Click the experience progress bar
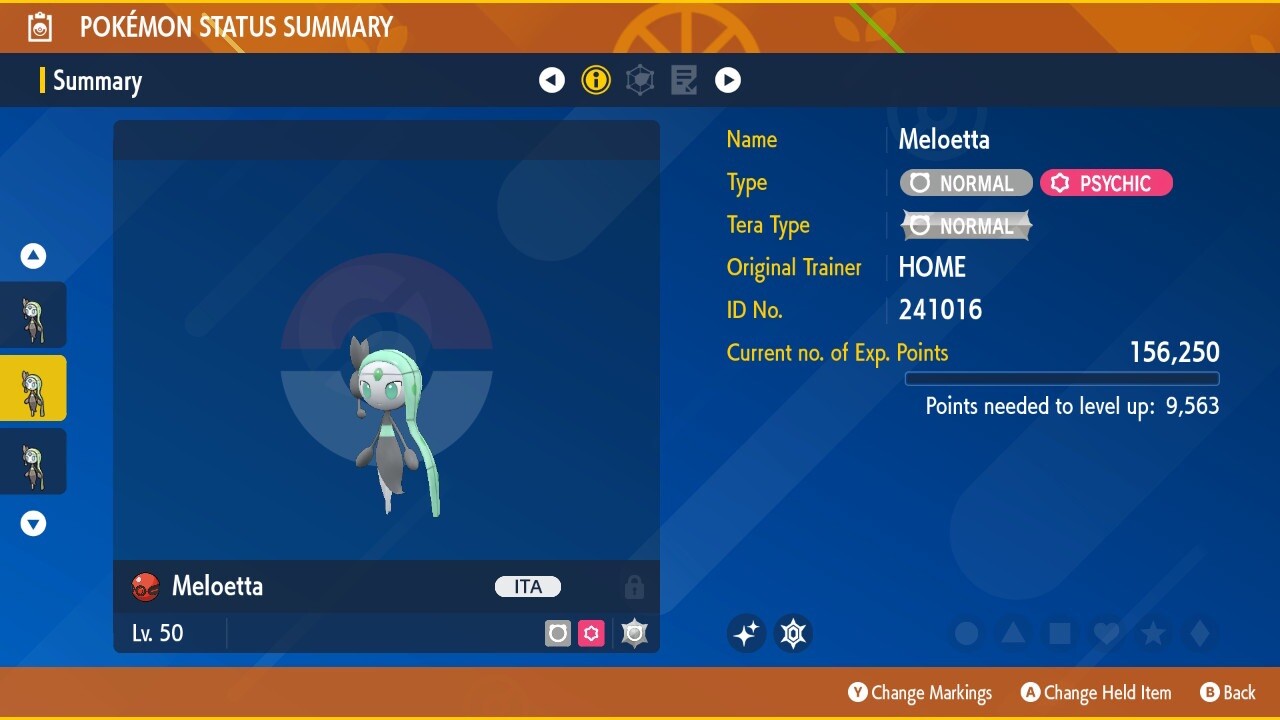 coord(1062,379)
